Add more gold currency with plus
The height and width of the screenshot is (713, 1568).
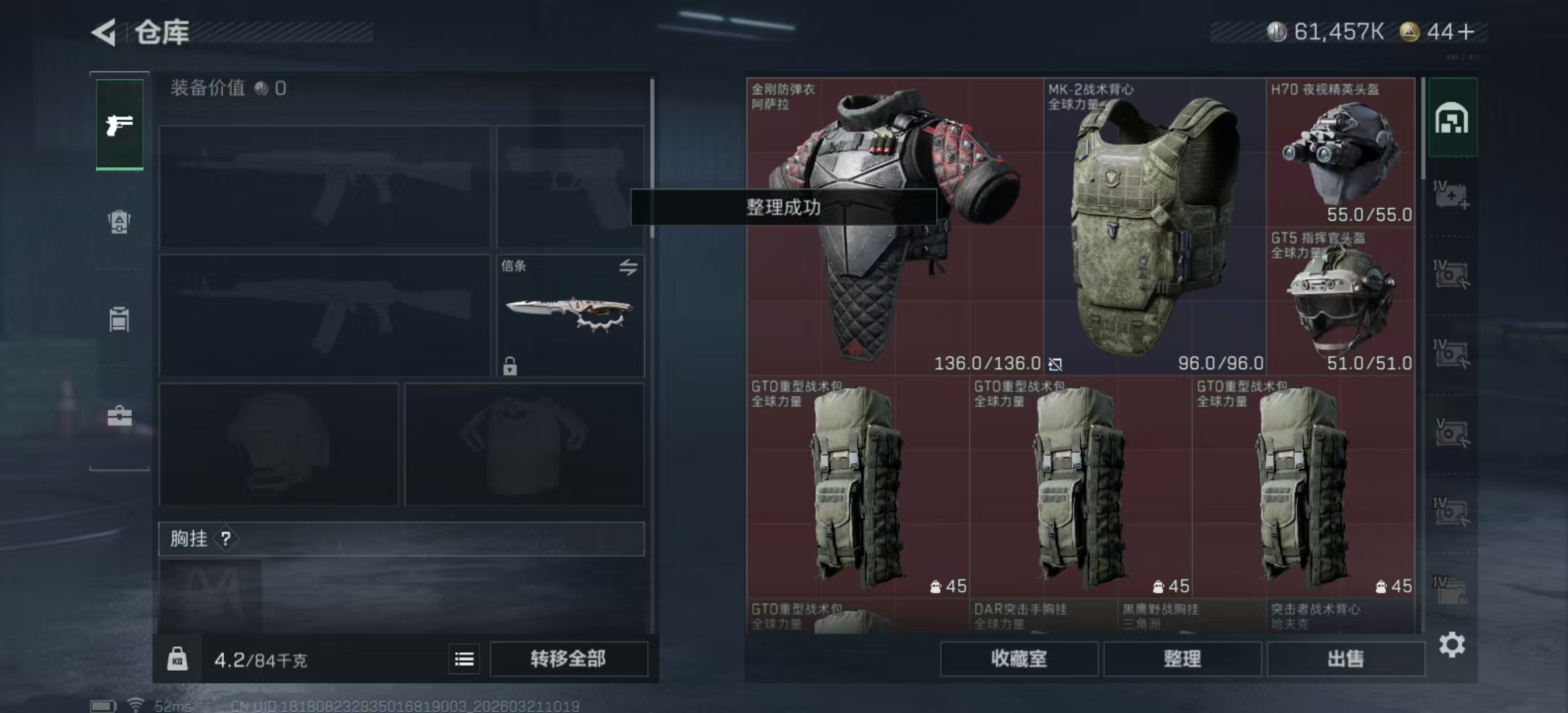coord(1467,32)
